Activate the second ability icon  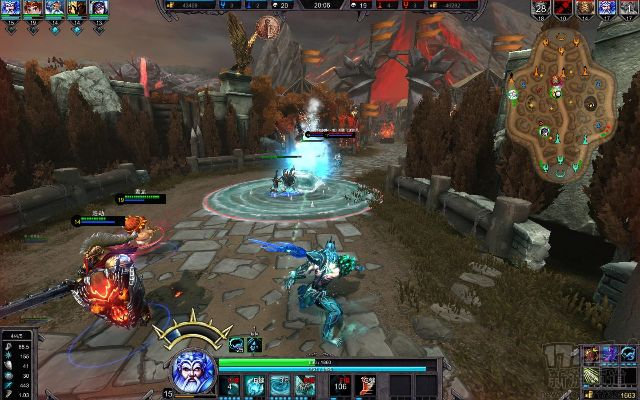255,384
